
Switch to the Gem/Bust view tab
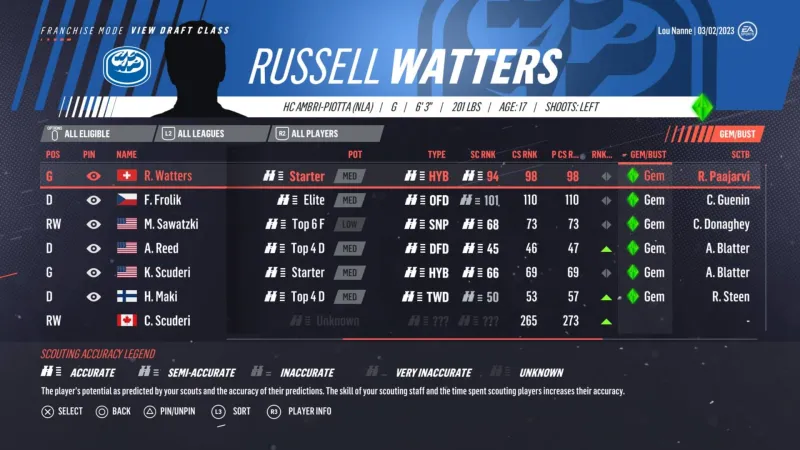click(x=716, y=133)
